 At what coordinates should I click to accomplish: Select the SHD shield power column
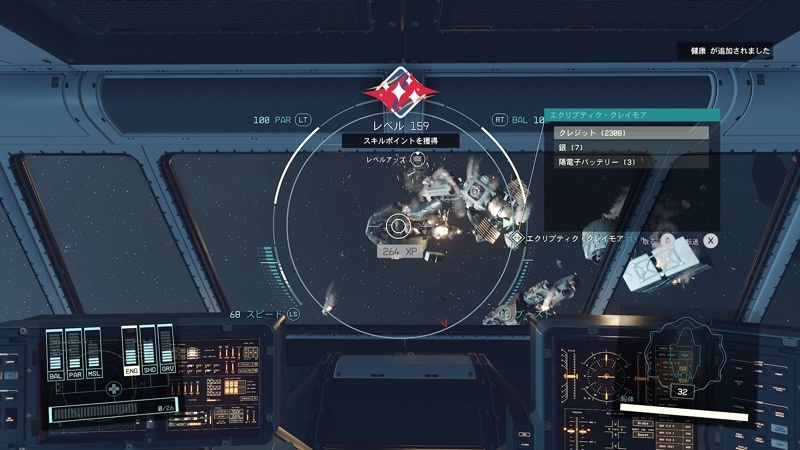149,350
